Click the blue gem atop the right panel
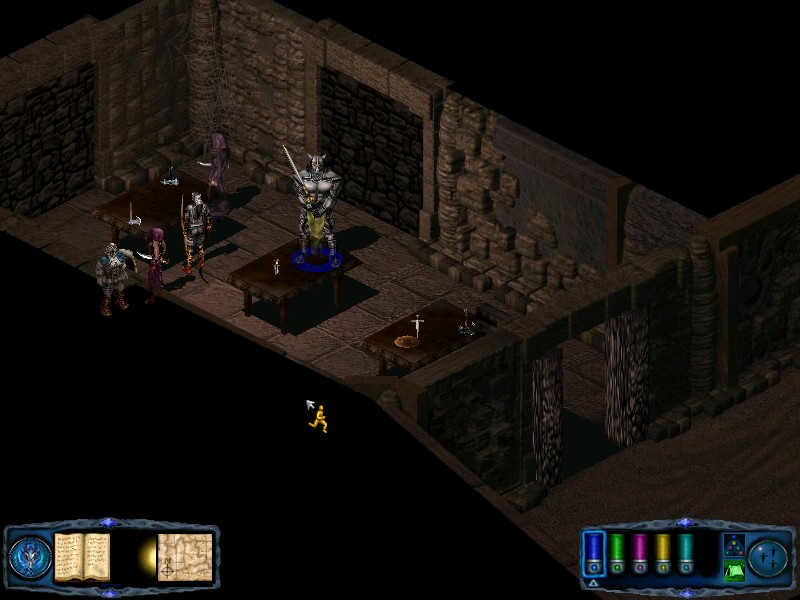Viewport: 800px width, 600px height. pyautogui.click(x=684, y=522)
